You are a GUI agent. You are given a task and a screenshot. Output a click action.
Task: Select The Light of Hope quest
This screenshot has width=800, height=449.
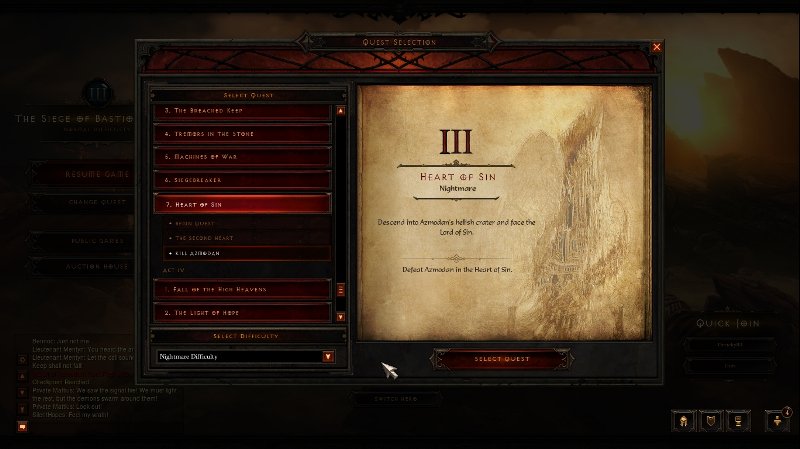[x=241, y=313]
